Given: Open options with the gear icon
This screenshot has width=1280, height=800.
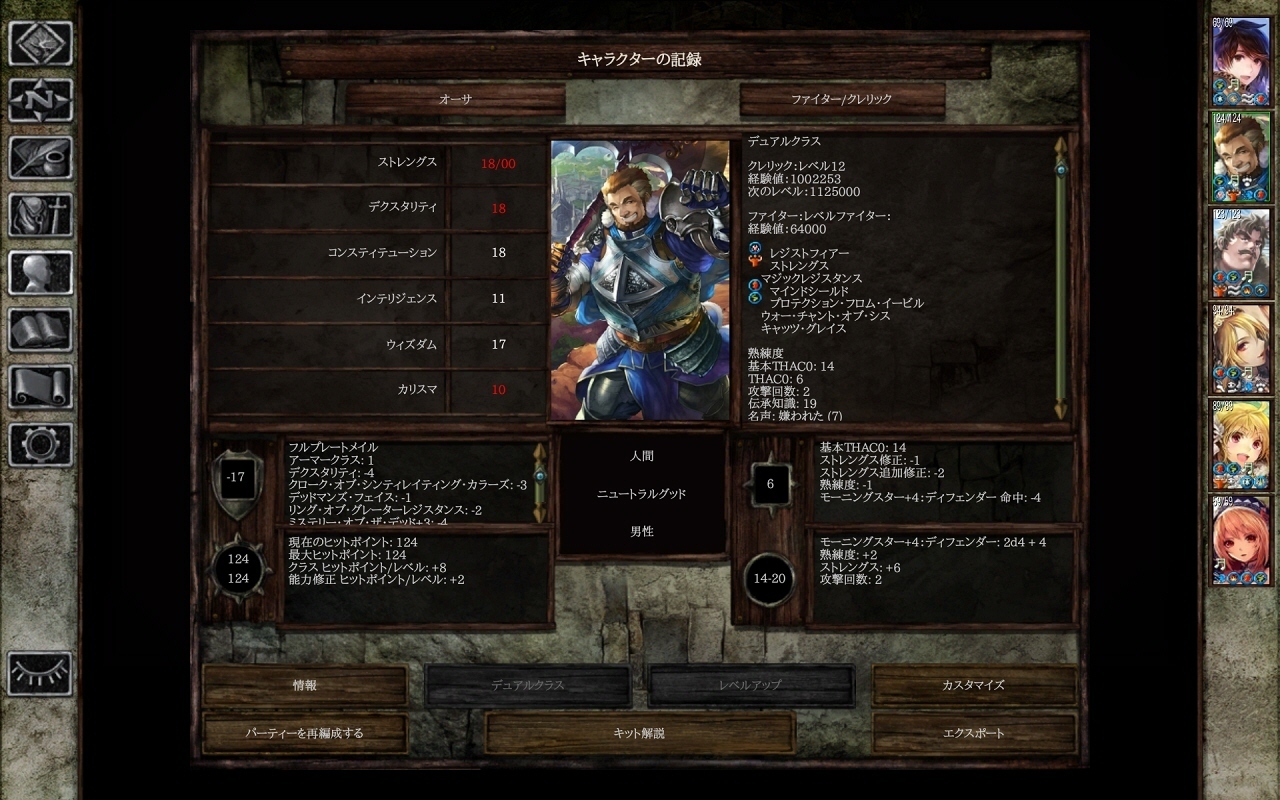Looking at the screenshot, I should coord(41,443).
